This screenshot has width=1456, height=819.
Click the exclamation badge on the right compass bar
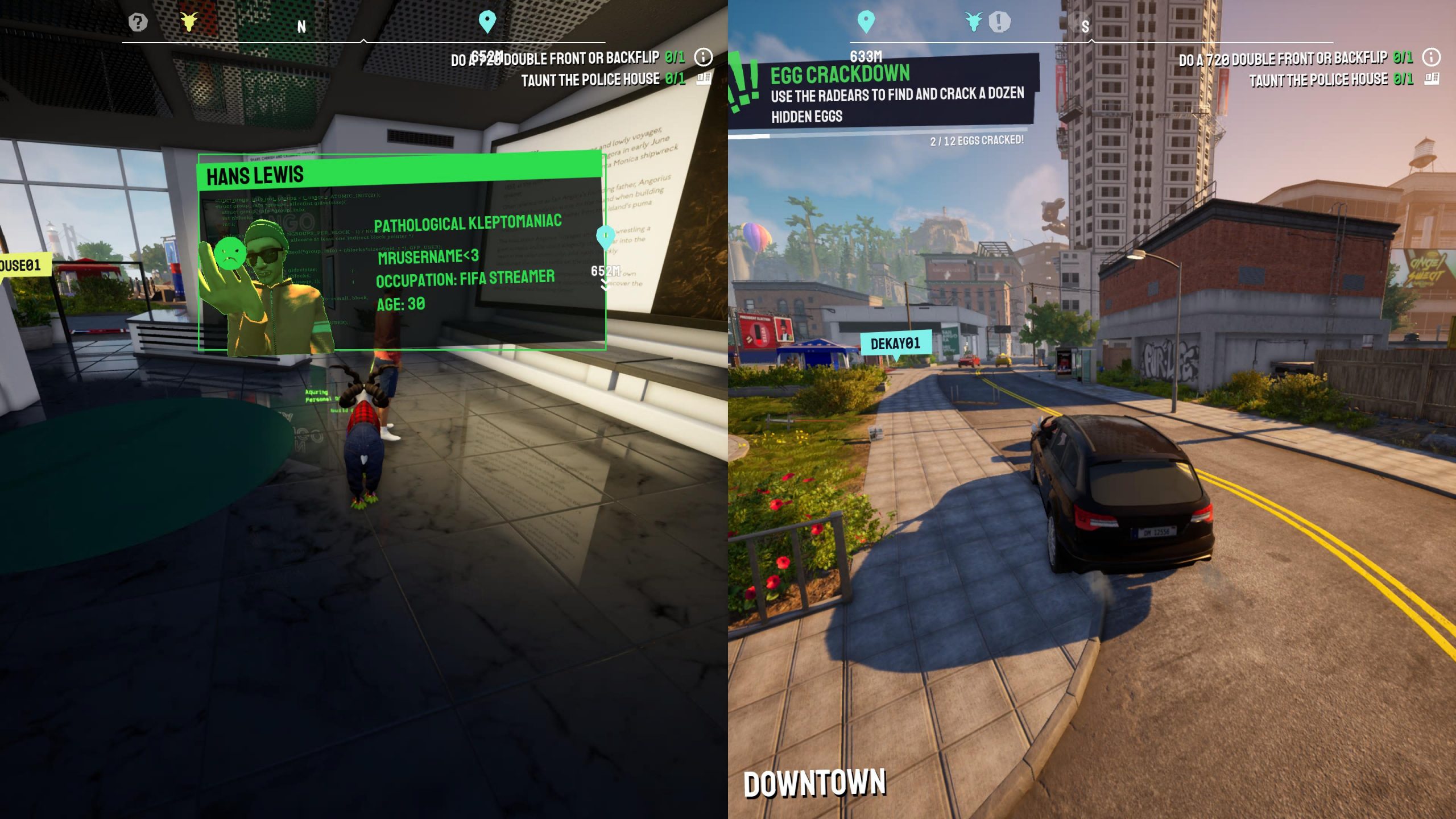point(999,23)
